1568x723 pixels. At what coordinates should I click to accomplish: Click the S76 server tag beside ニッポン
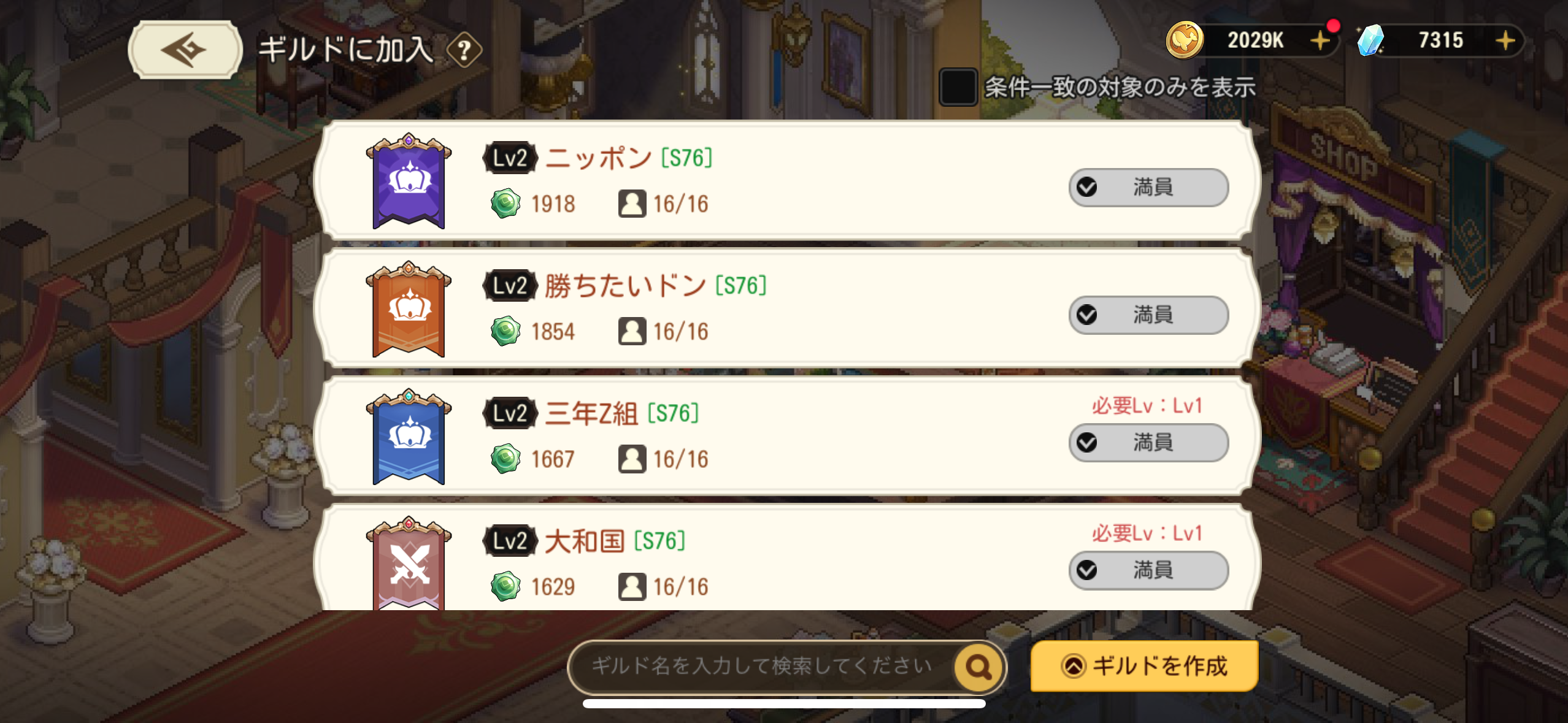pos(685,157)
